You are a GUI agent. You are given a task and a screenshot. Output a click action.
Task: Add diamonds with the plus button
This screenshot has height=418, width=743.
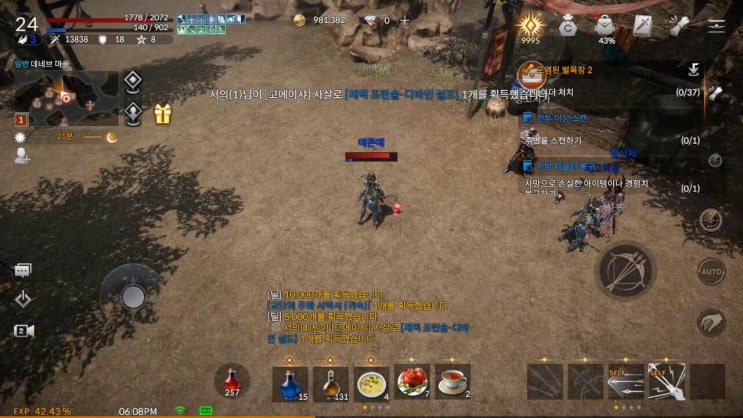coord(405,20)
